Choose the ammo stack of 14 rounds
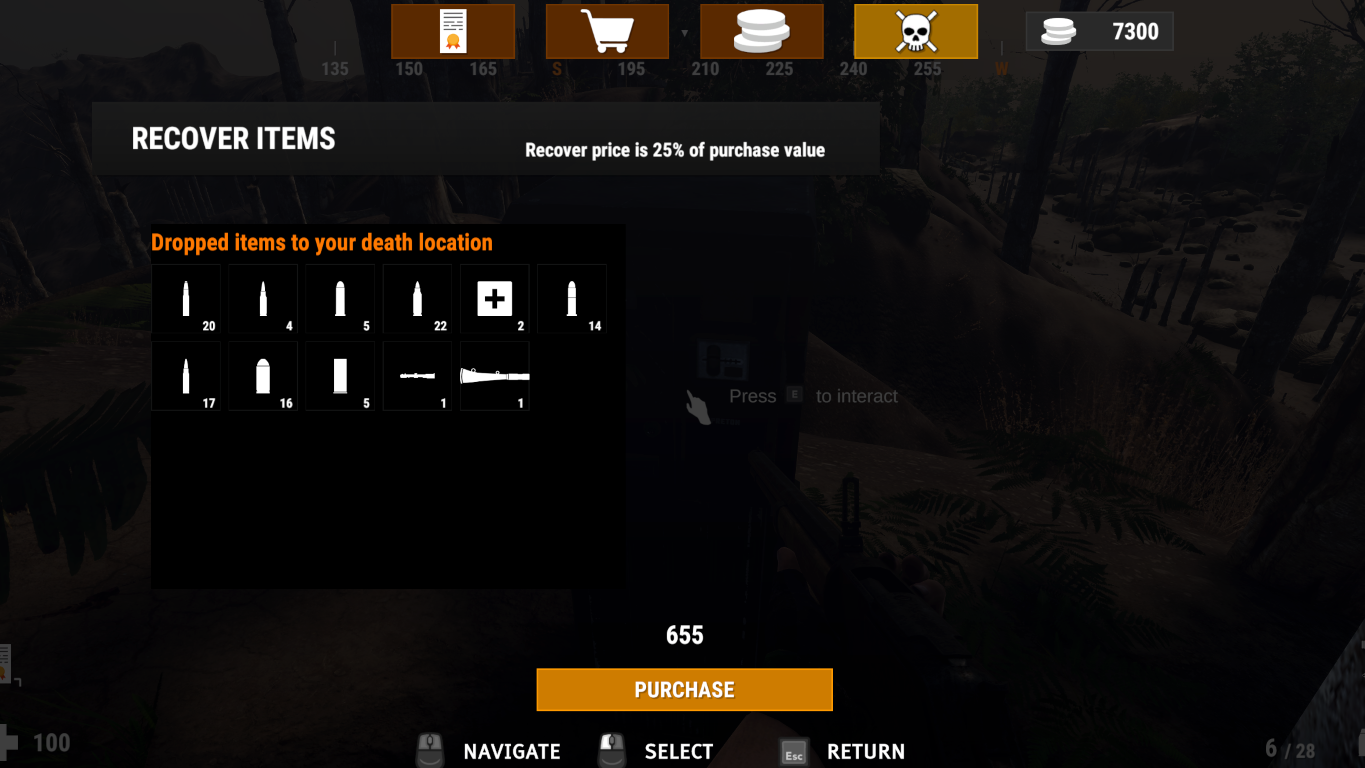Viewport: 1365px width, 768px height. pyautogui.click(x=572, y=299)
